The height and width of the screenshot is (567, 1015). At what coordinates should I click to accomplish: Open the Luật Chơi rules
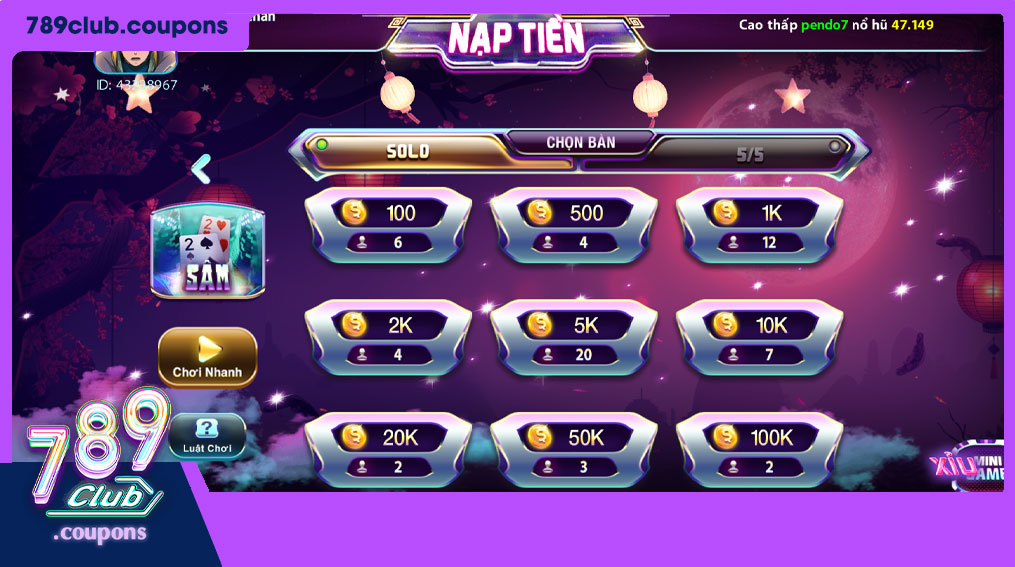point(207,437)
